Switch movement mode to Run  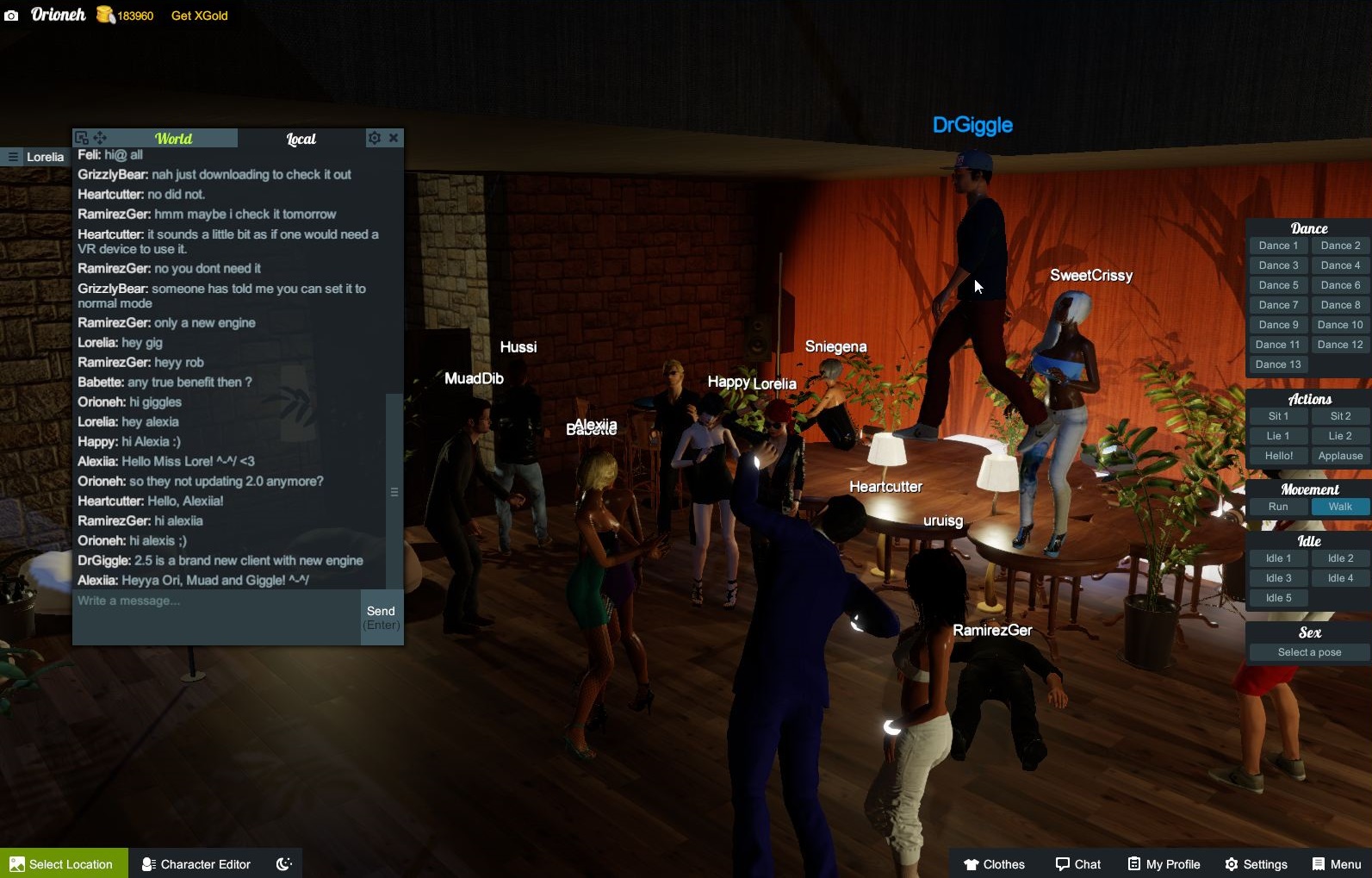[x=1278, y=507]
